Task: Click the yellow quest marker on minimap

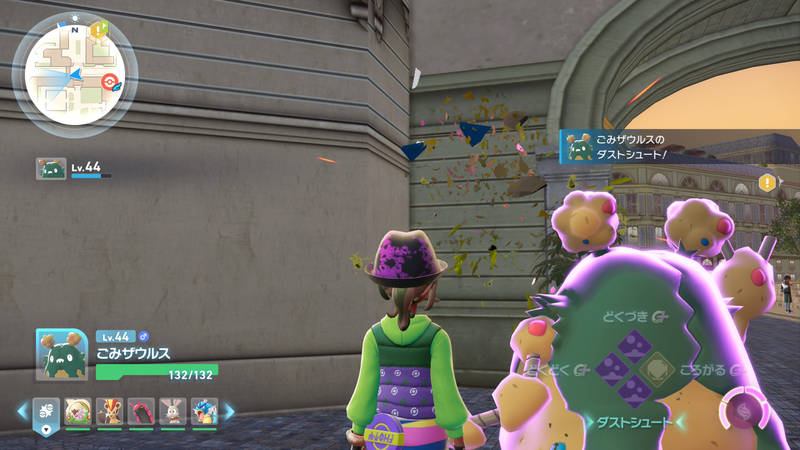Action: [98, 29]
